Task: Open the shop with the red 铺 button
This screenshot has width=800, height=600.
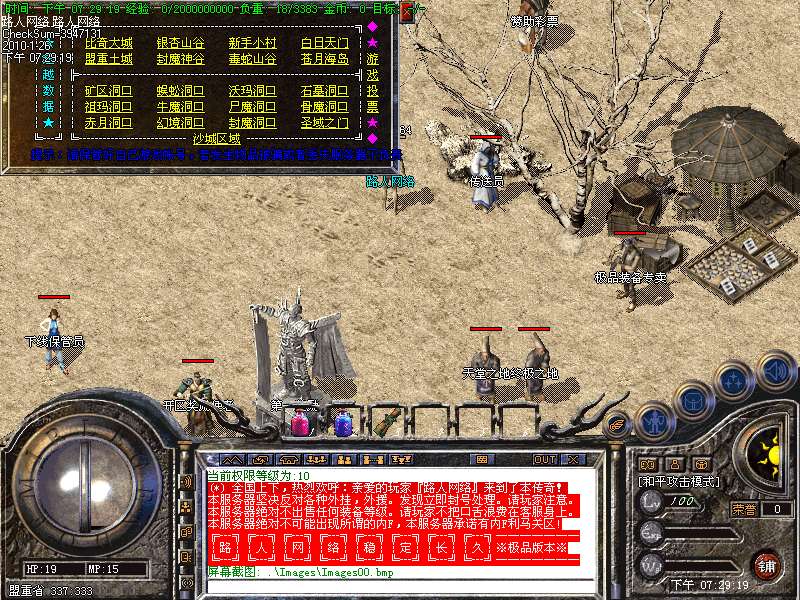Action: pyautogui.click(x=768, y=564)
